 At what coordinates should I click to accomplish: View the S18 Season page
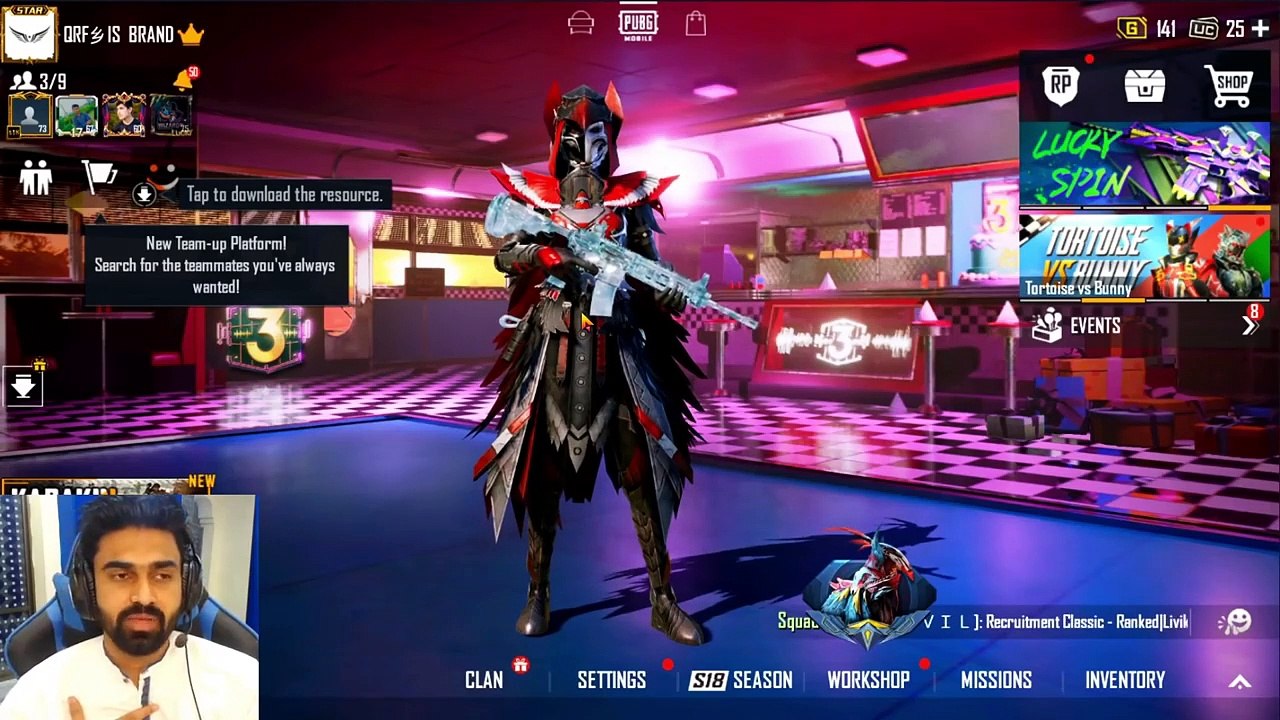click(741, 680)
